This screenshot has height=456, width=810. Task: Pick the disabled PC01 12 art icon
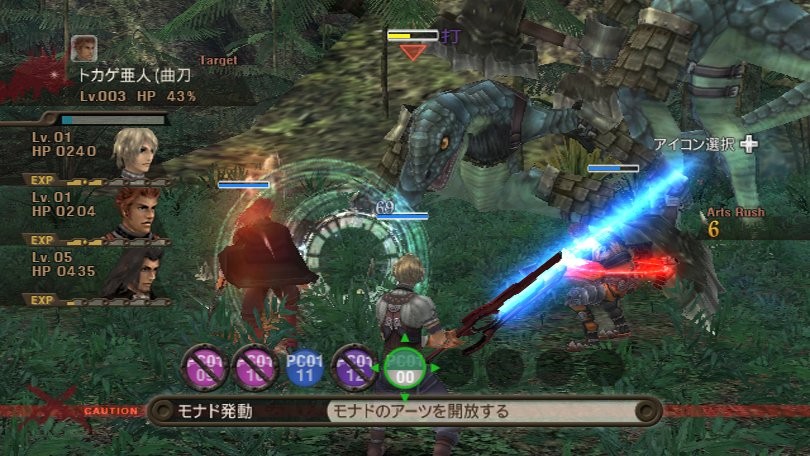point(354,367)
